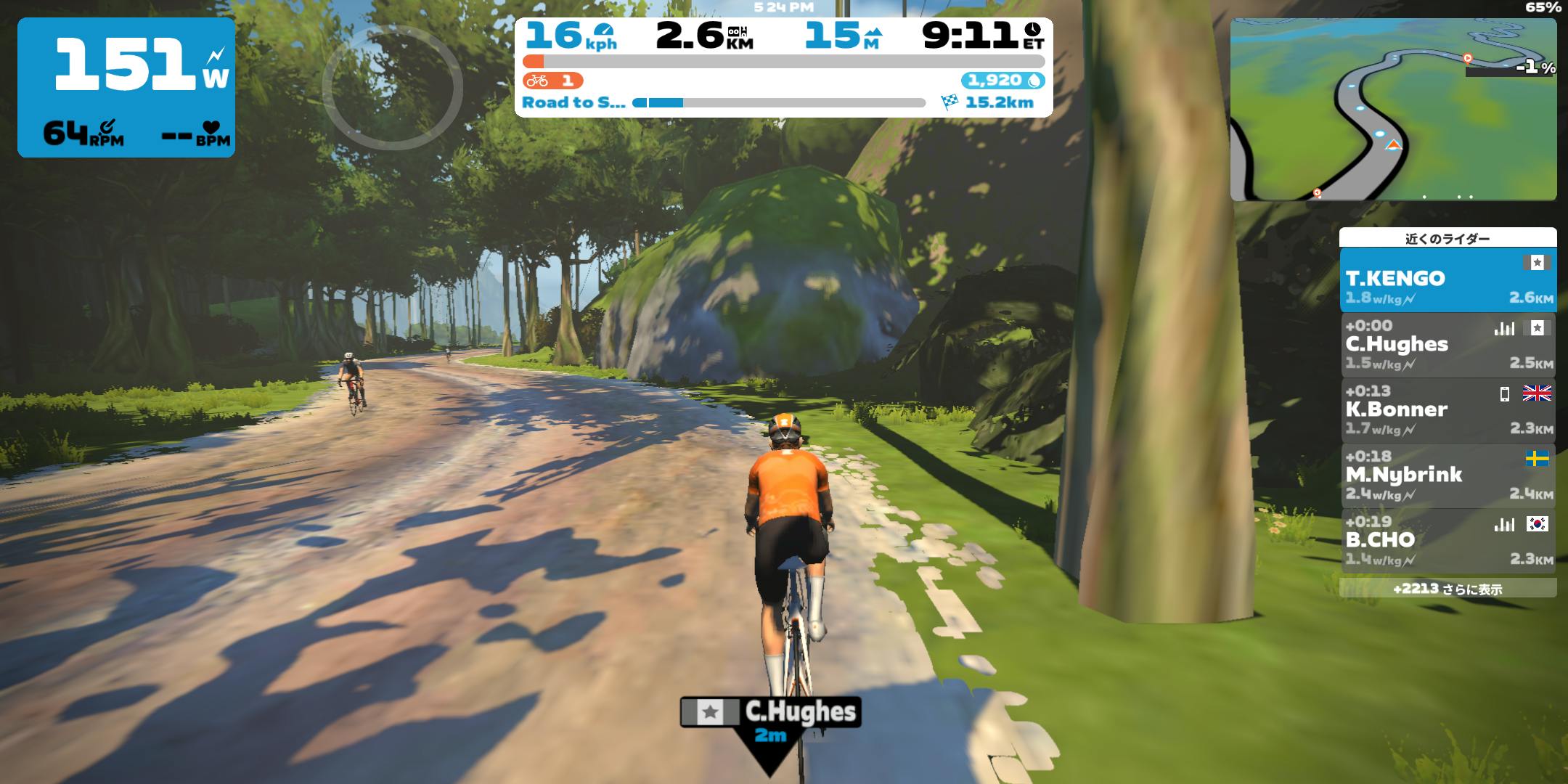The image size is (1568, 784).
Task: Select C.Hughes row in the riders list
Action: coord(1447,345)
